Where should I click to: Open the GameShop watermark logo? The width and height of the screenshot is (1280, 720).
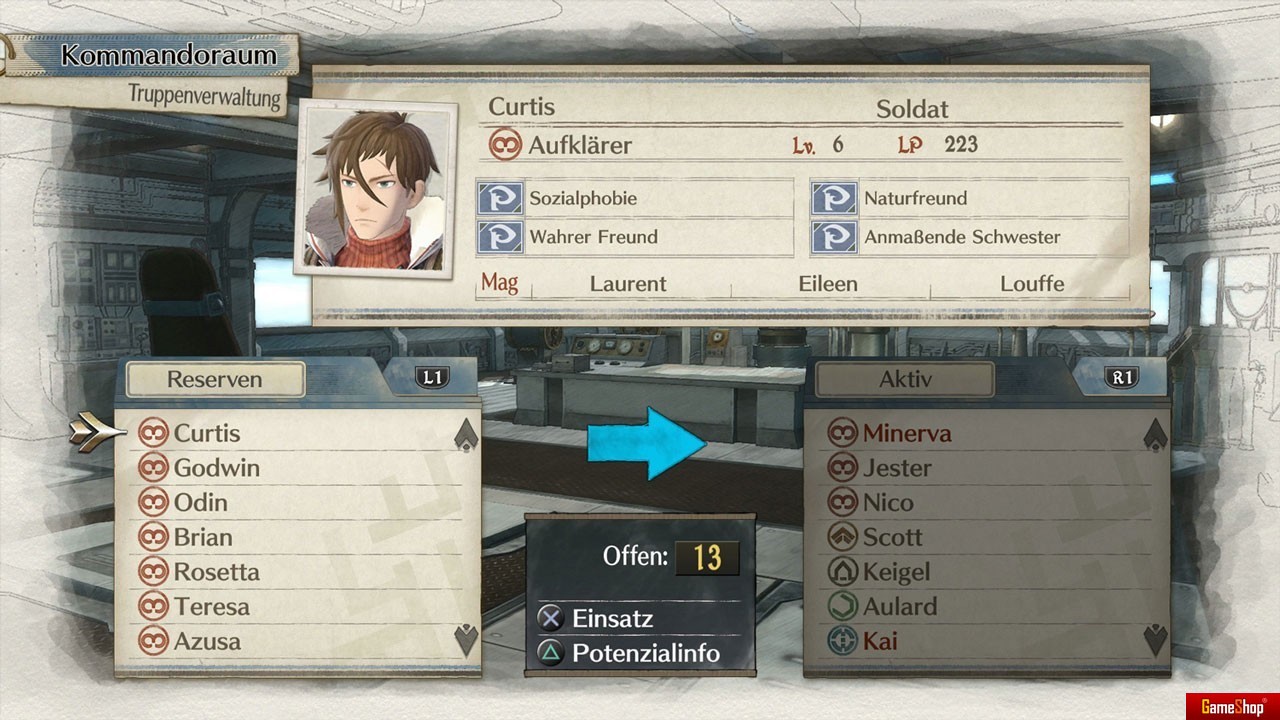pos(1232,706)
